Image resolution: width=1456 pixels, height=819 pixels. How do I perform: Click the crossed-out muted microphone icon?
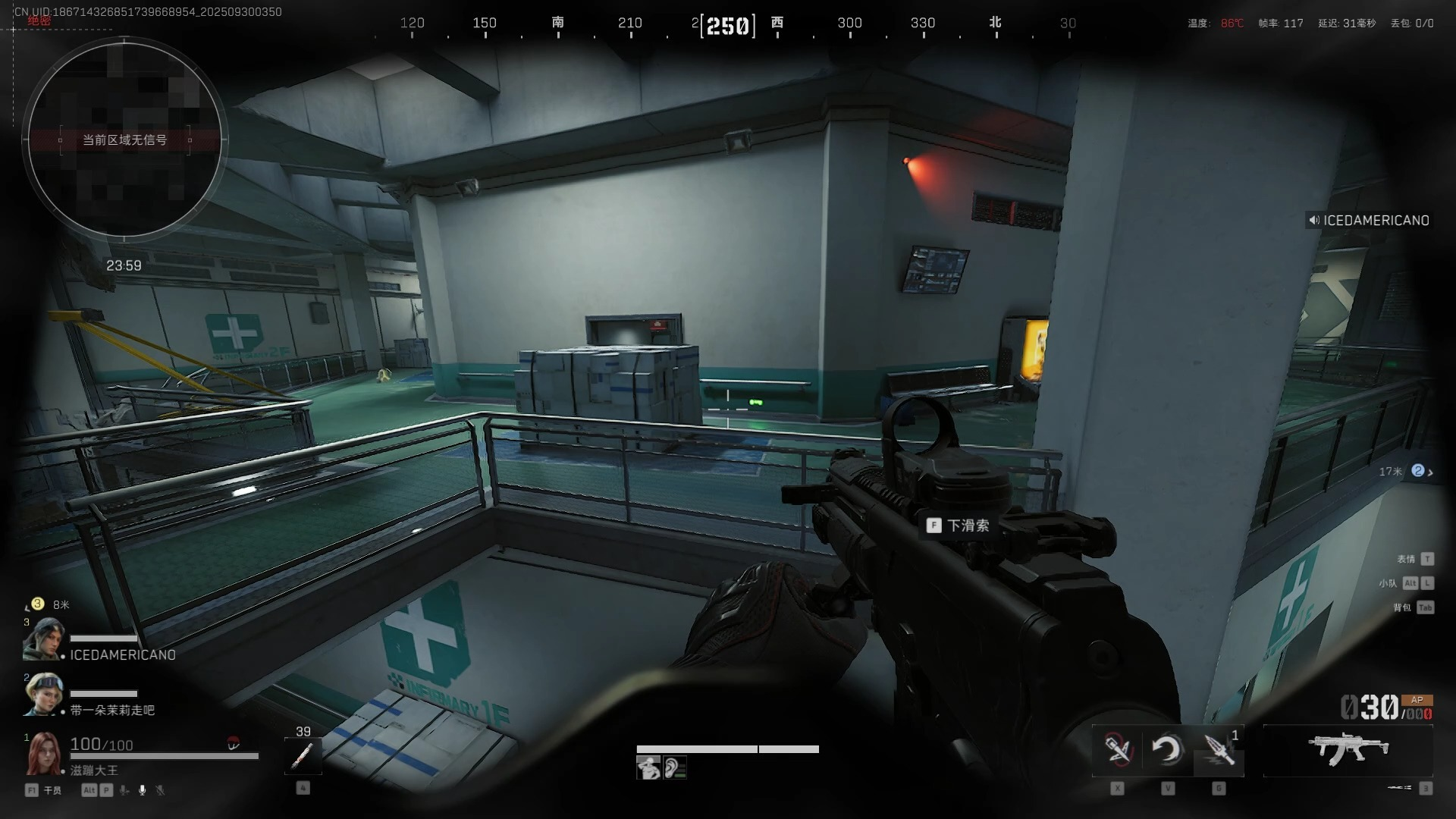tap(160, 790)
